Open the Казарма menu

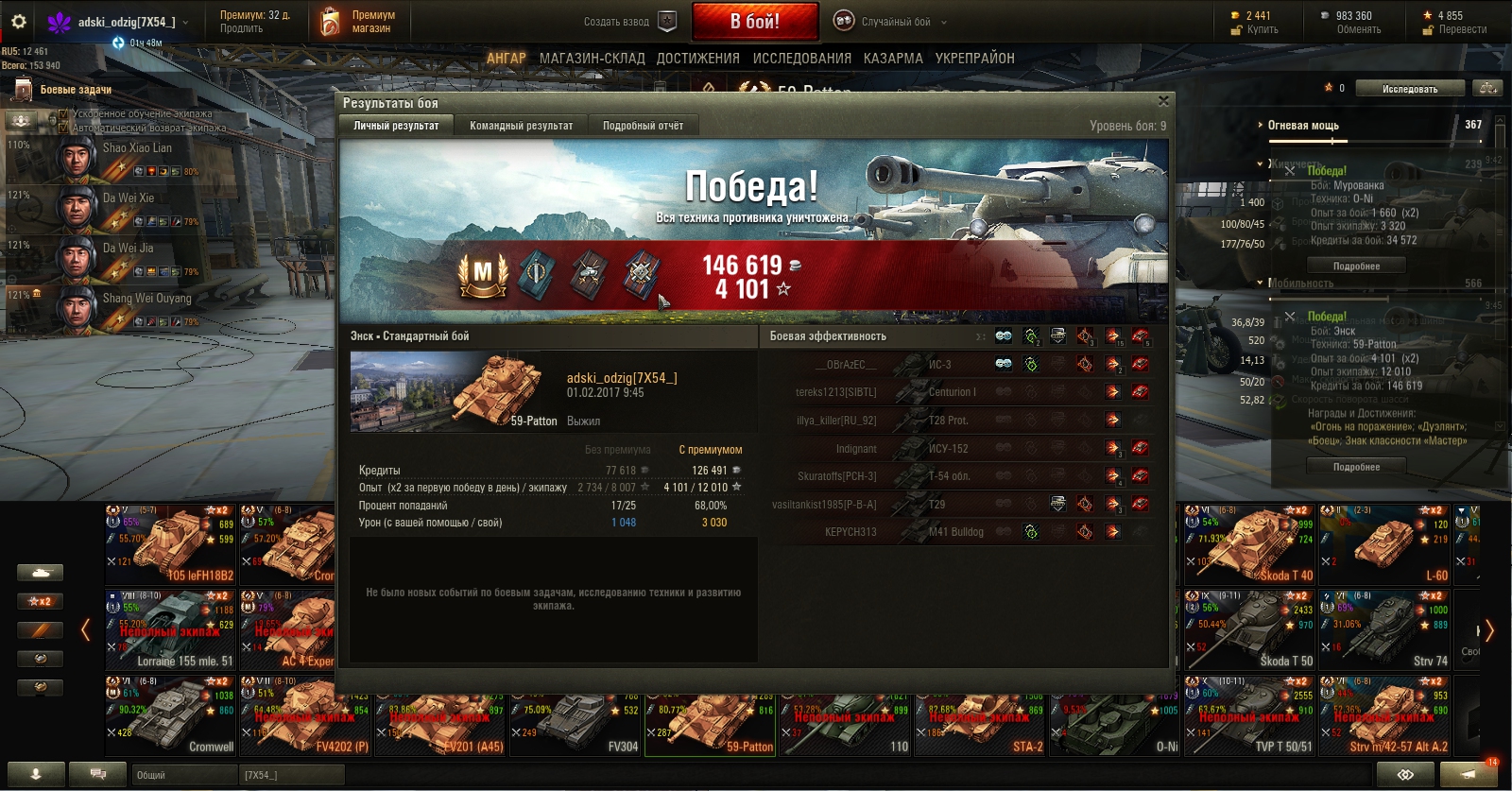point(893,59)
